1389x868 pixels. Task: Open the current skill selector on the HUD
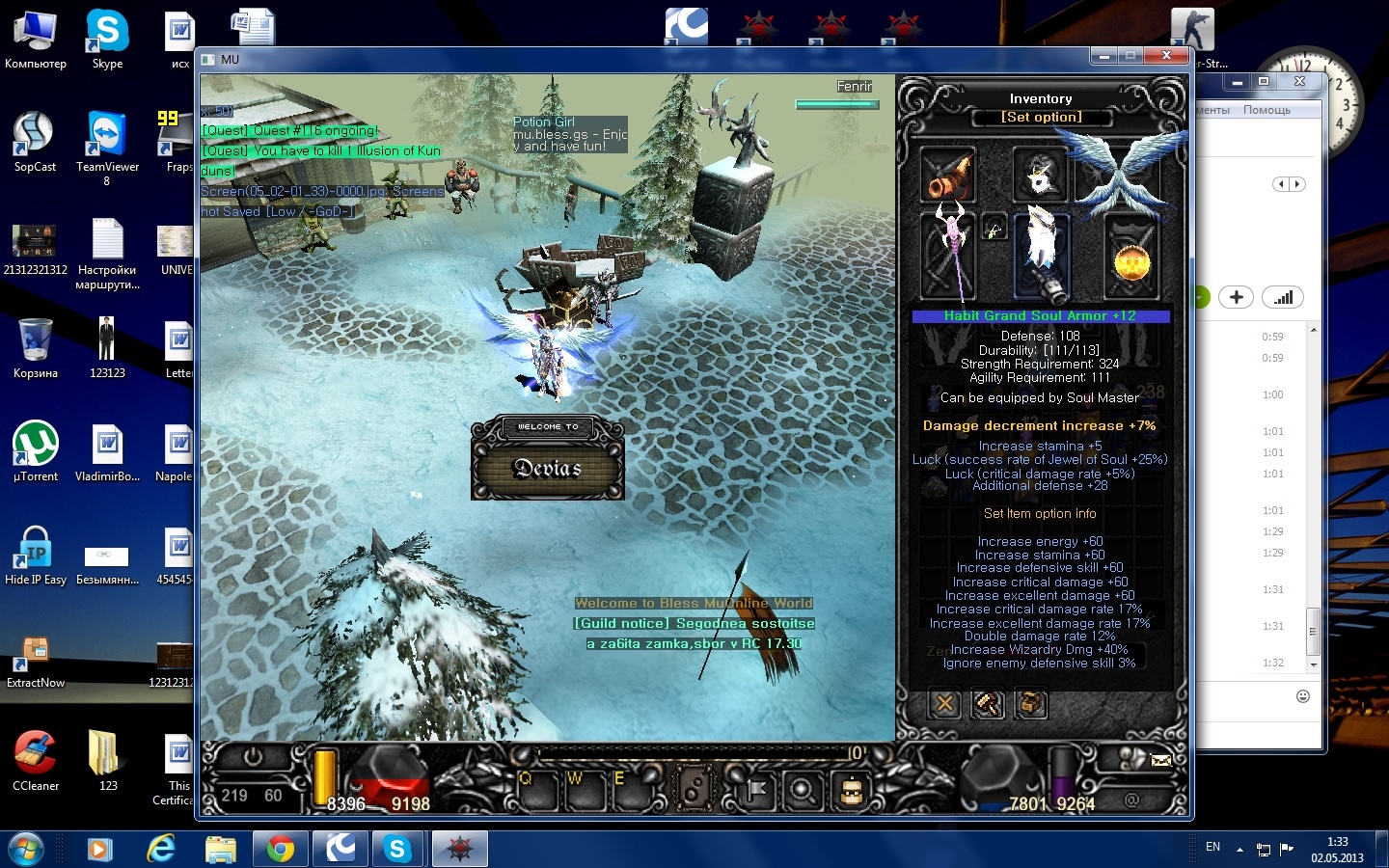[x=694, y=790]
